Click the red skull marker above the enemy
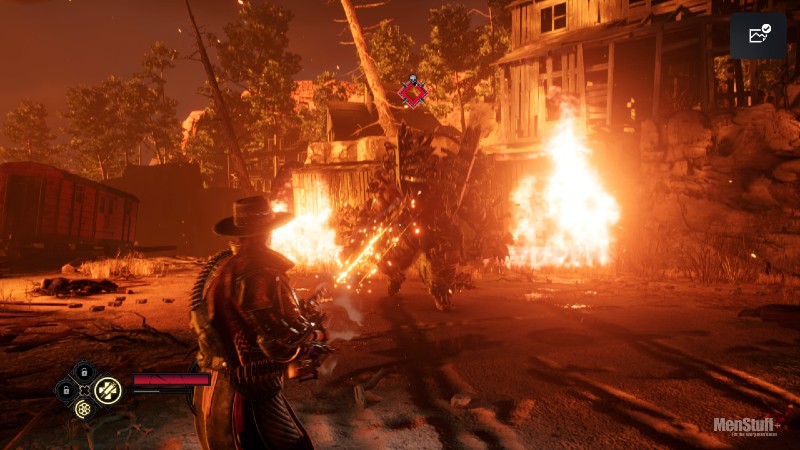Image resolution: width=800 pixels, height=450 pixels. (x=412, y=93)
